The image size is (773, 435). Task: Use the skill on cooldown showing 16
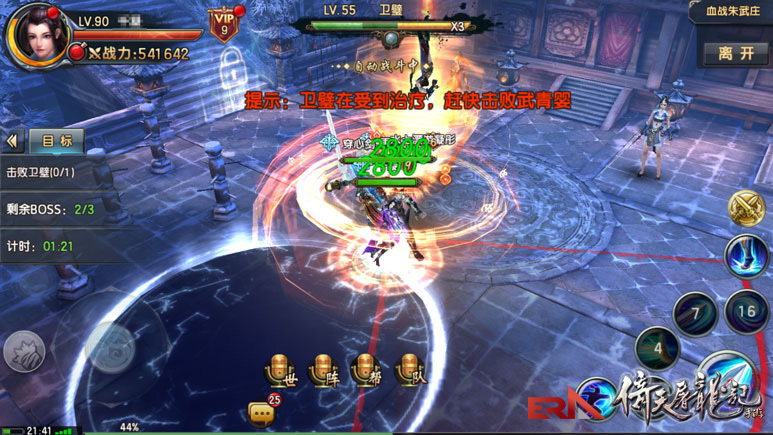[746, 312]
